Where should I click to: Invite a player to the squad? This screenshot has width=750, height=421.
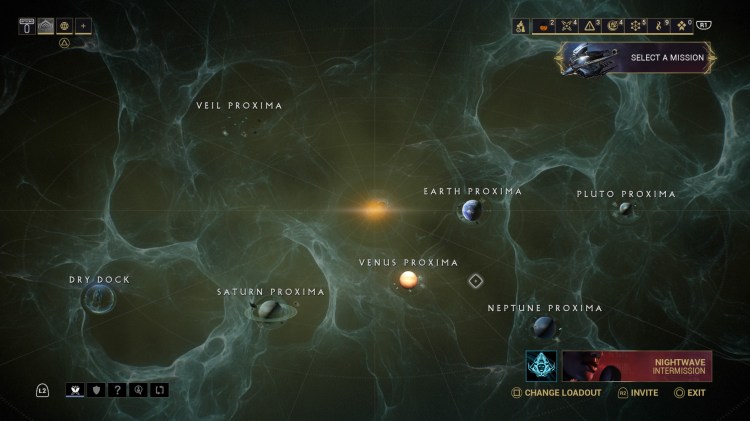click(x=638, y=393)
